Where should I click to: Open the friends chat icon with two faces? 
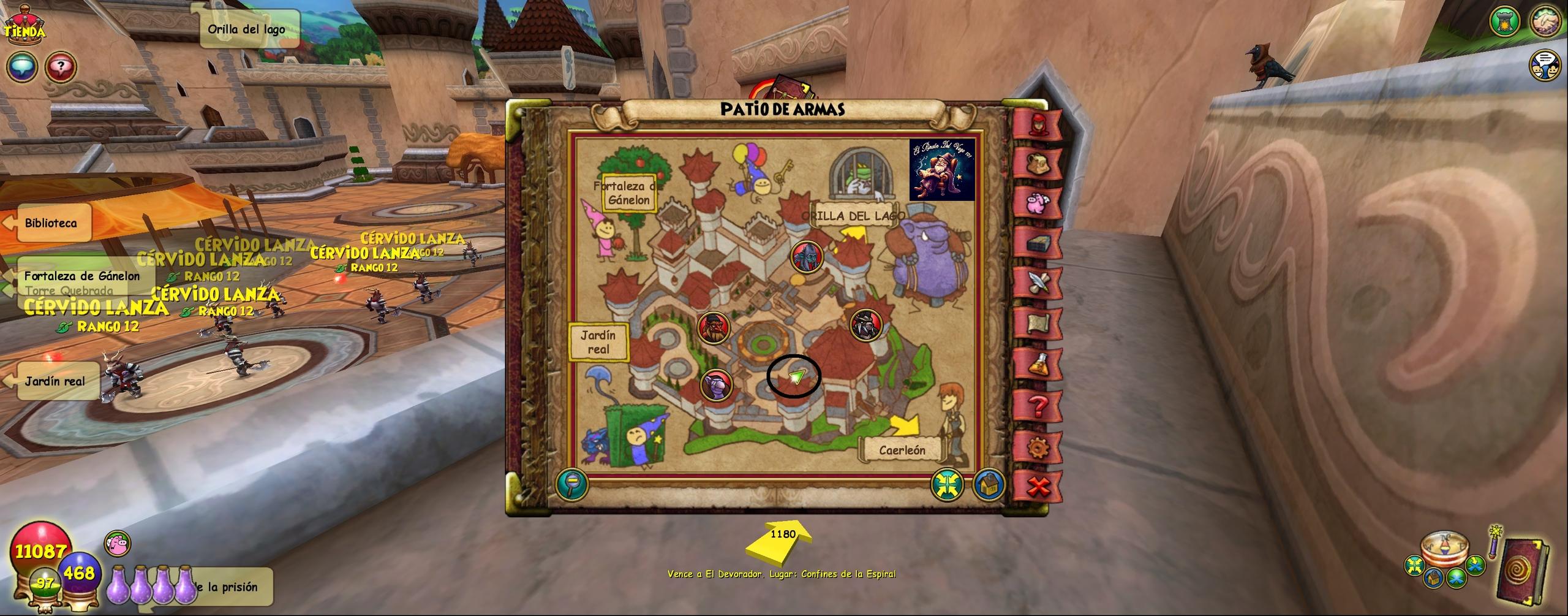[x=1546, y=66]
